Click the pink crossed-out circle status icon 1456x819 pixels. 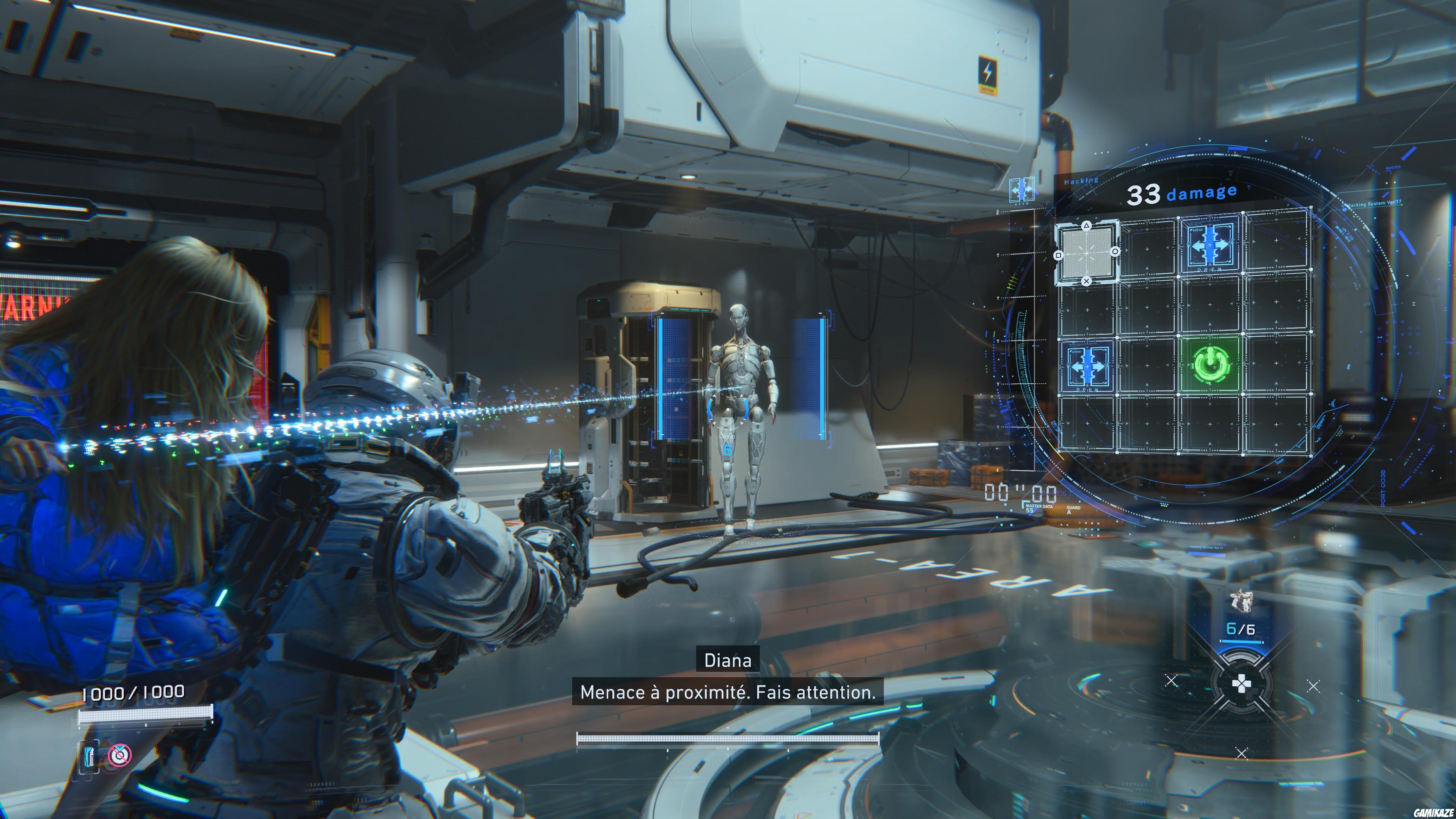120,755
